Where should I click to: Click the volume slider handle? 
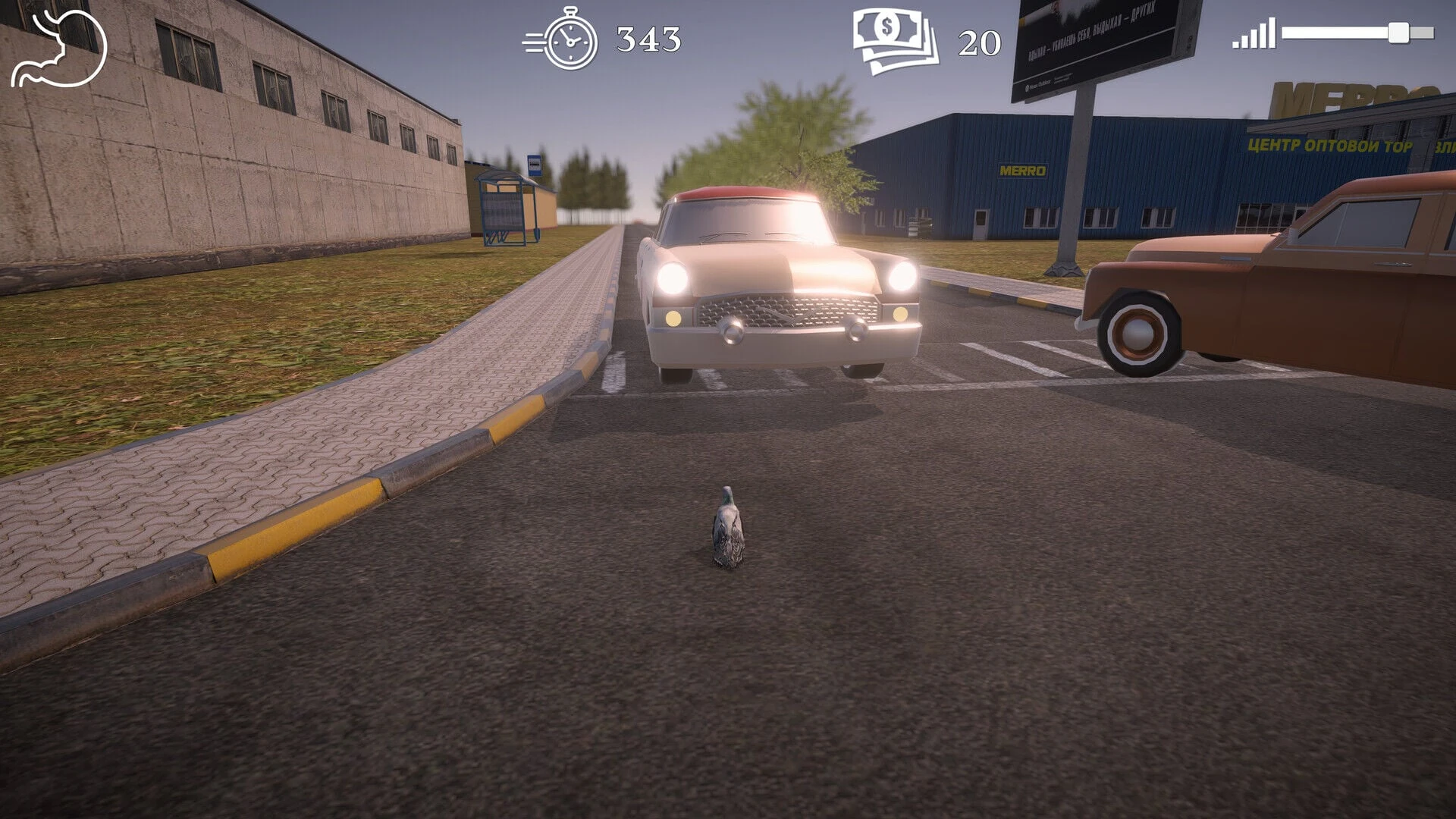[x=1398, y=33]
